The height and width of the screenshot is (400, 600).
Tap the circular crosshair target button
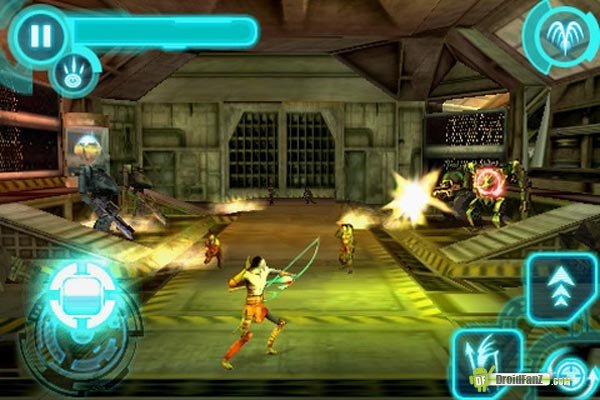568,374
